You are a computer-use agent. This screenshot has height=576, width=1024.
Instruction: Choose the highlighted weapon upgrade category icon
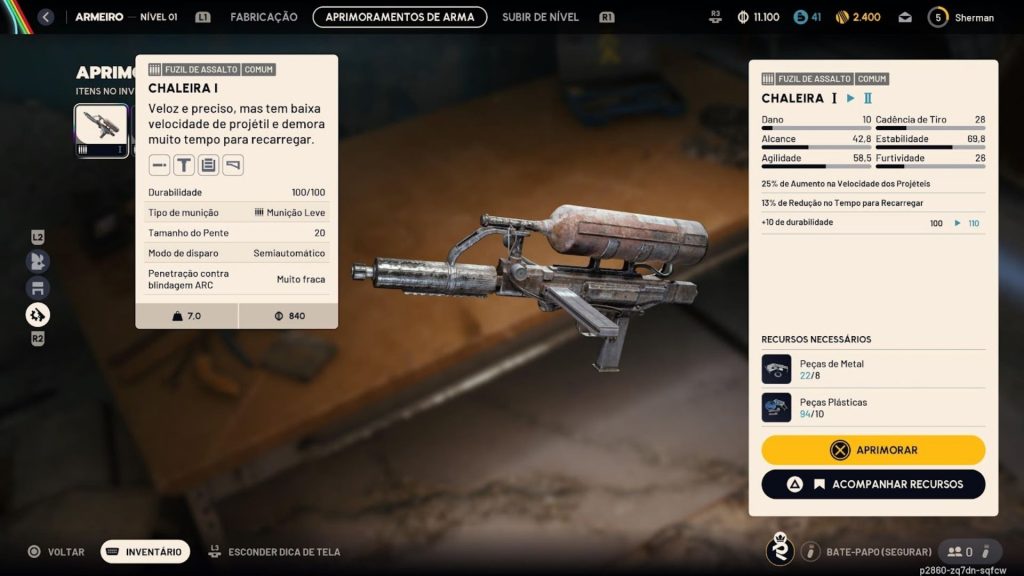38,315
